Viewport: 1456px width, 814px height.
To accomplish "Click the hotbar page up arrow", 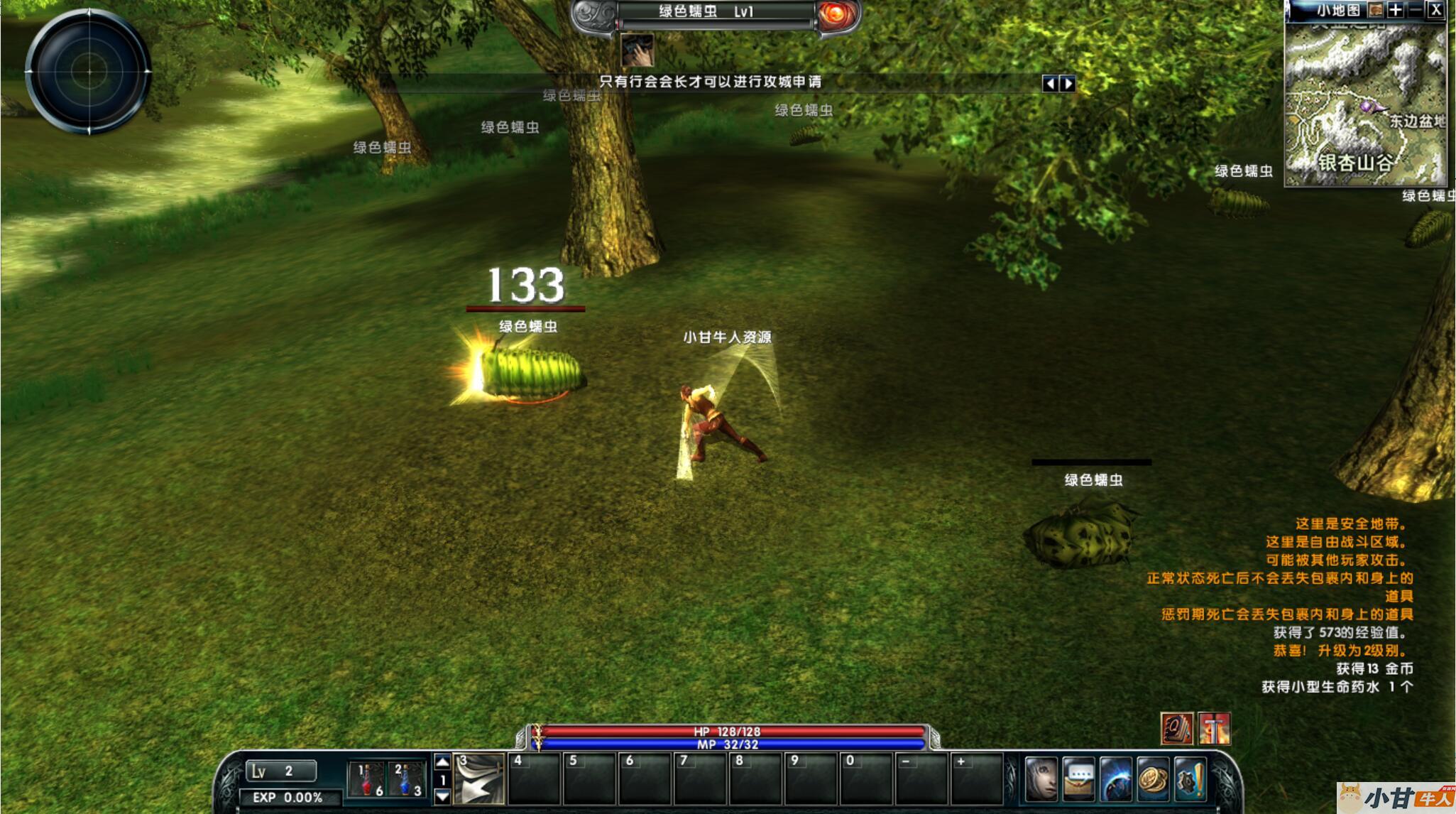I will [442, 762].
